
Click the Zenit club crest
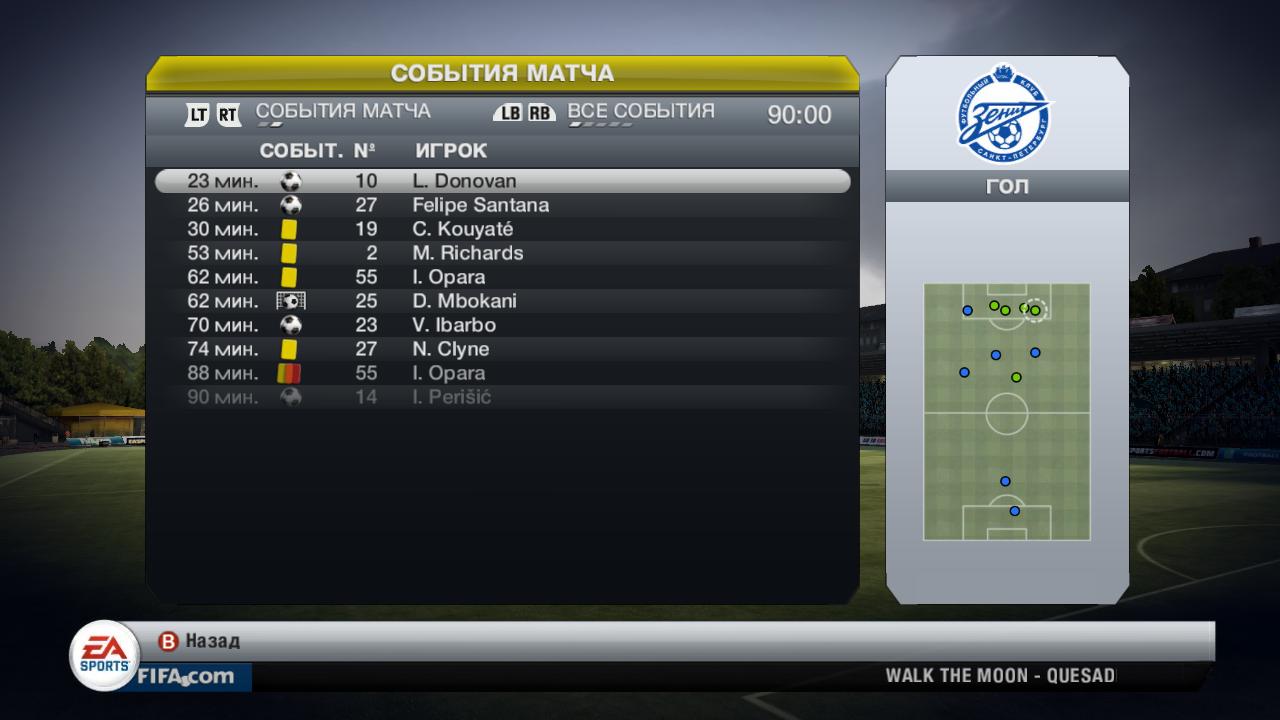click(1006, 112)
